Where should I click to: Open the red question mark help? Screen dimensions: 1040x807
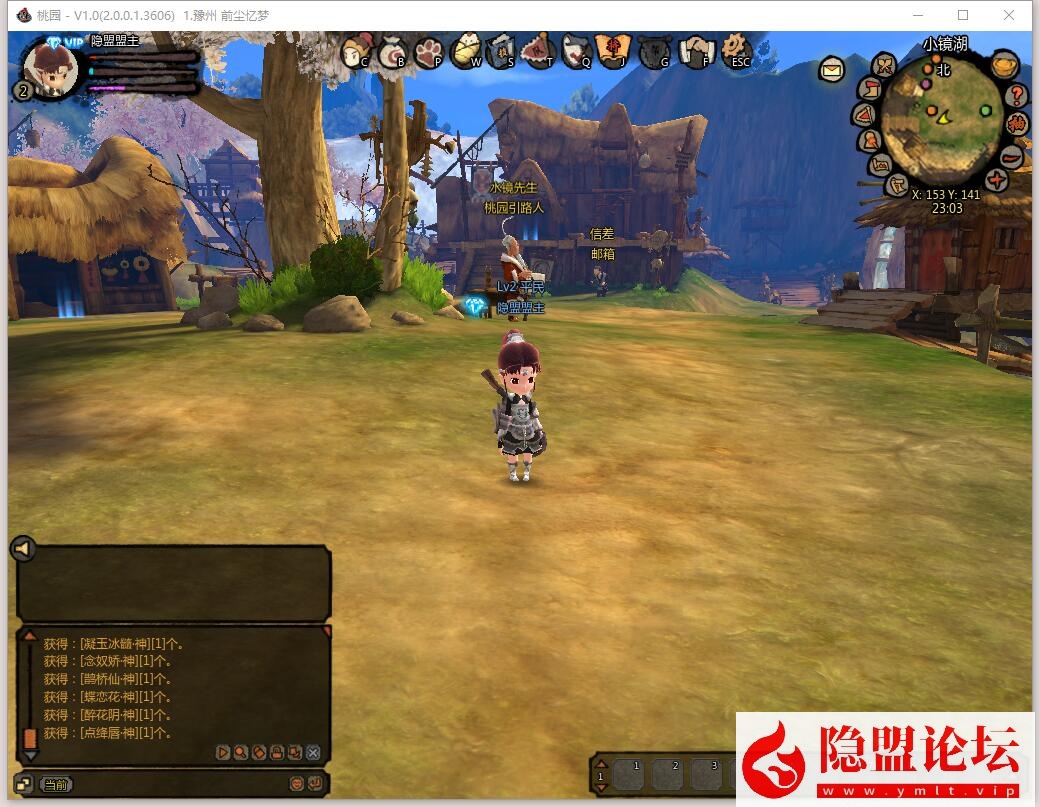[1017, 96]
